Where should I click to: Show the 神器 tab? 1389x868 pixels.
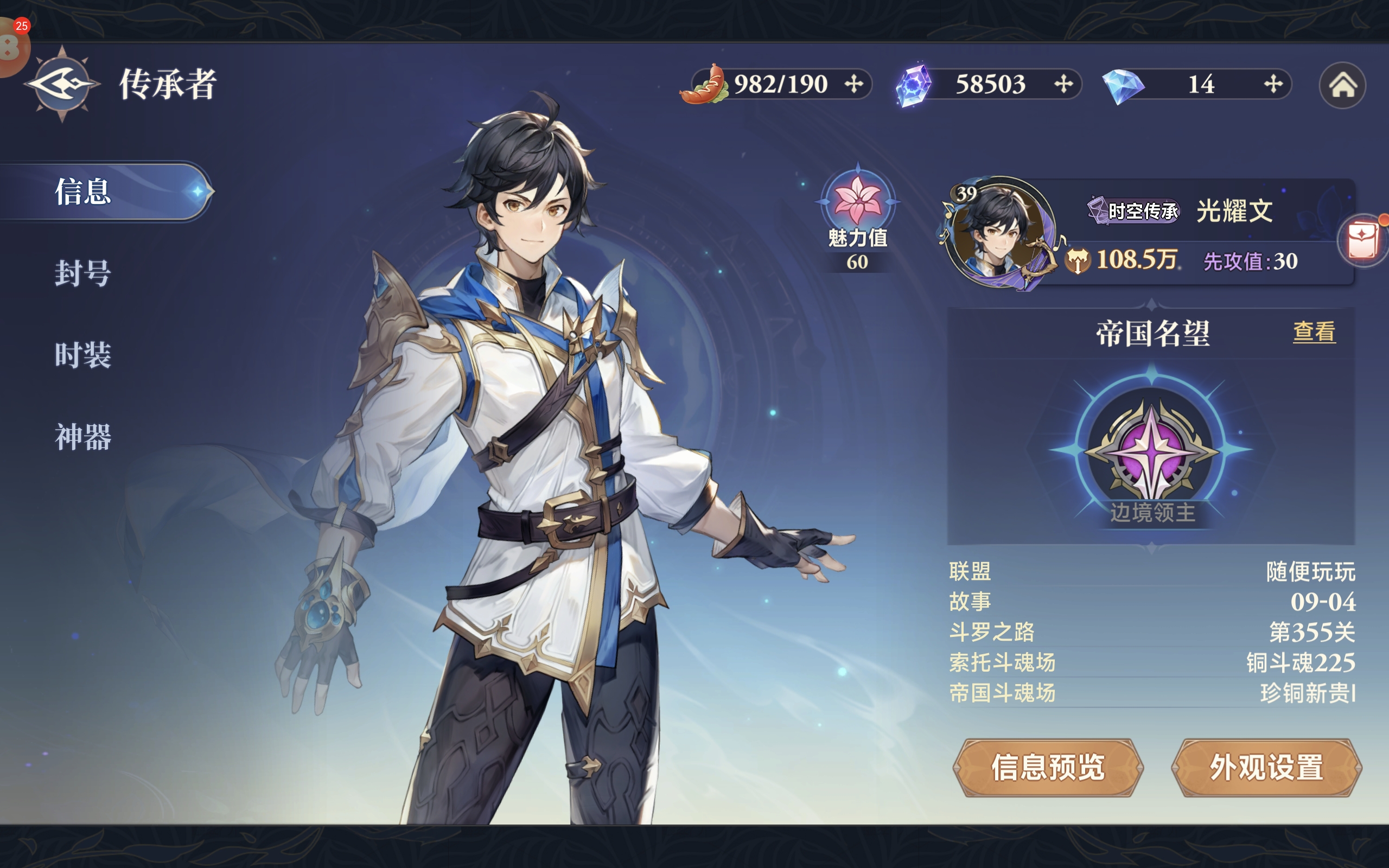[x=83, y=437]
